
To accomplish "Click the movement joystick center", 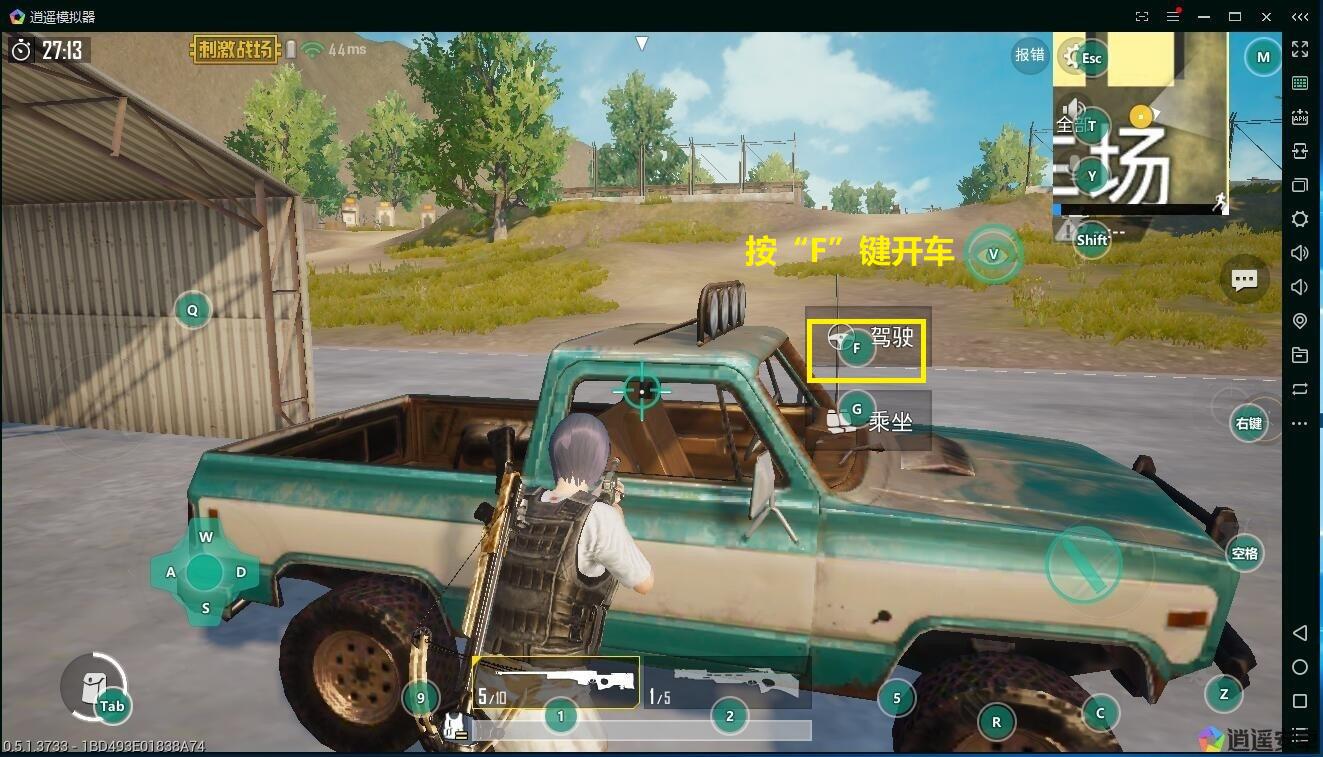I will (205, 572).
